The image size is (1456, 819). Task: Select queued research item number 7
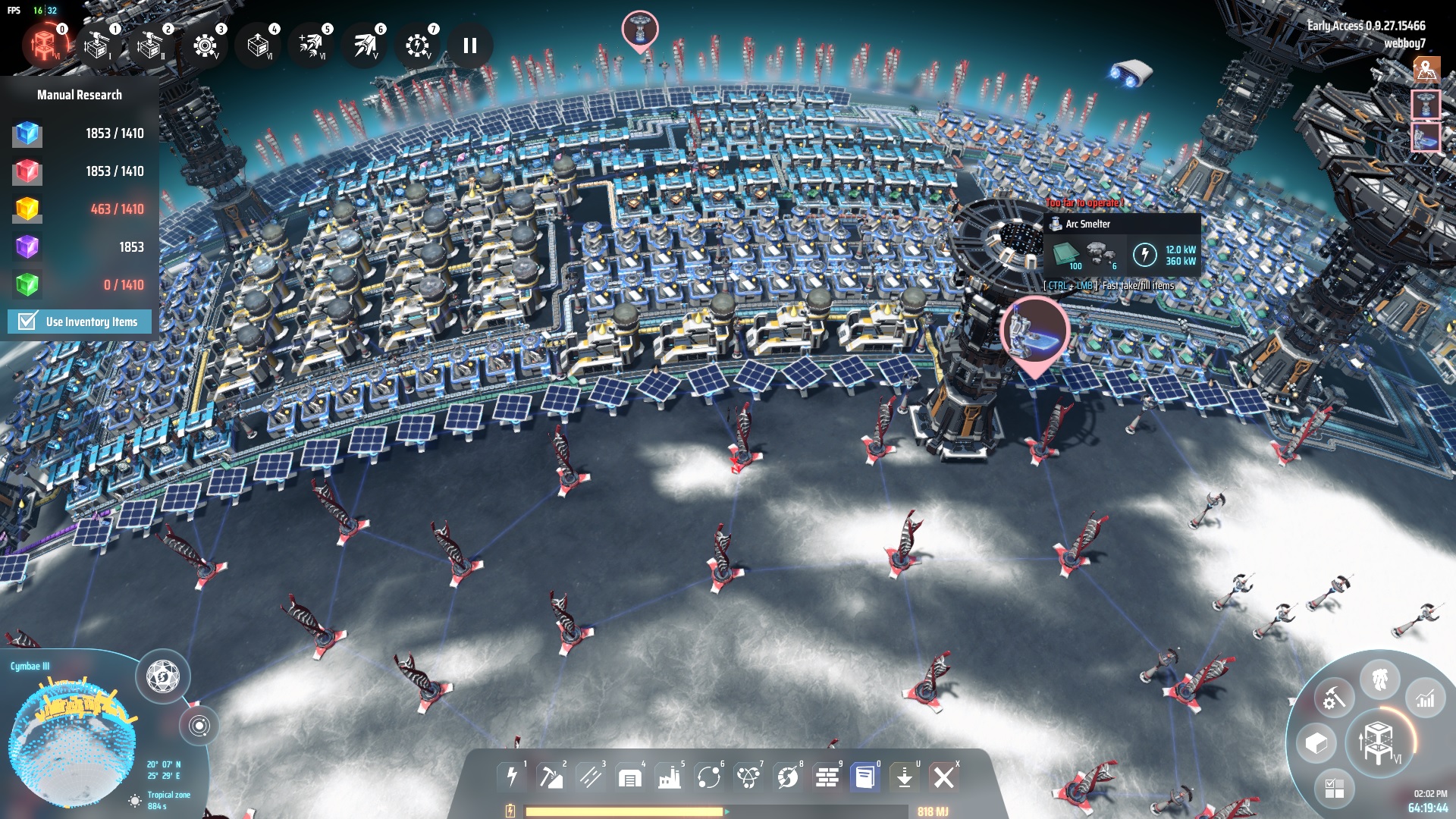[x=416, y=46]
